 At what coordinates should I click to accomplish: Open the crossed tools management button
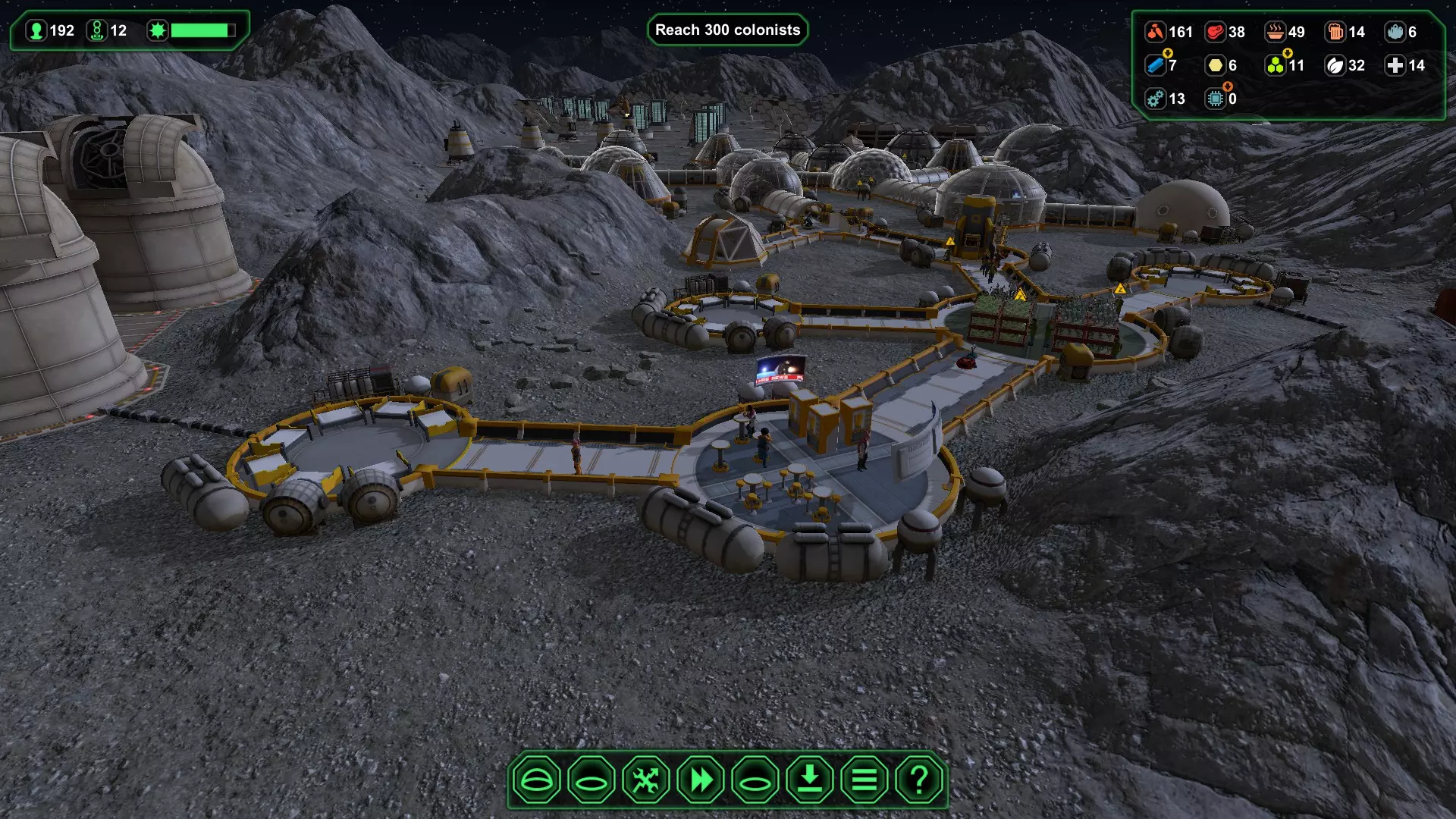click(x=646, y=780)
